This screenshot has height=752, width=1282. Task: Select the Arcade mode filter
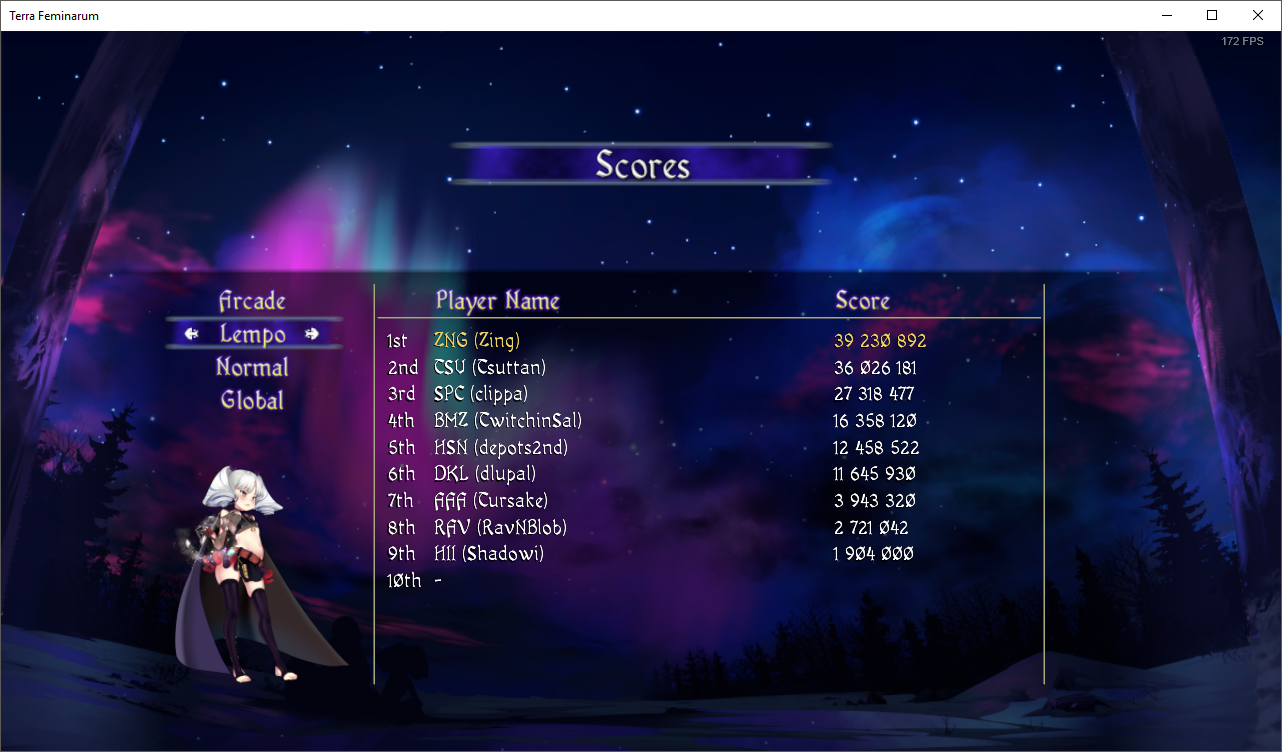pos(252,301)
